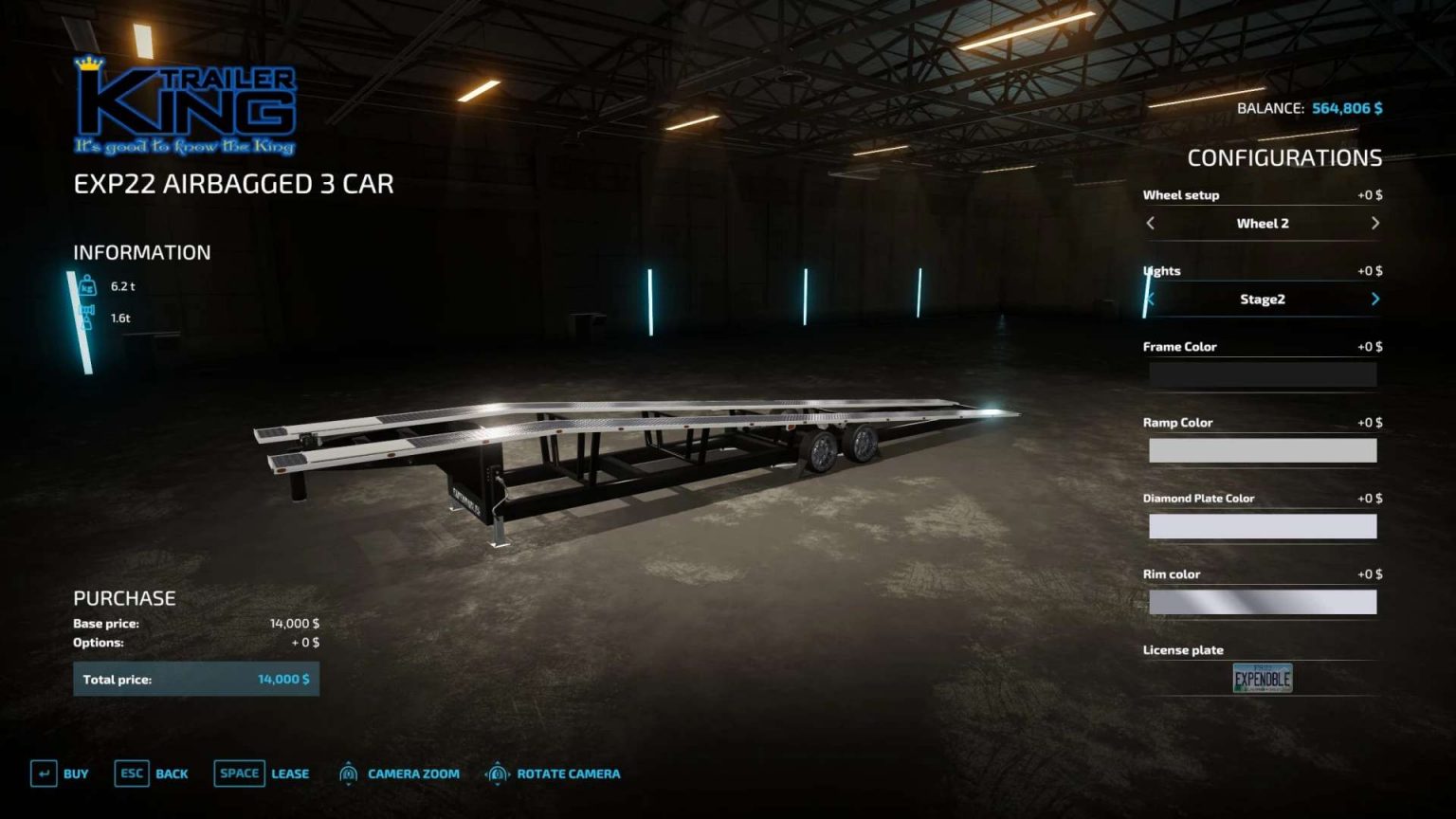Click the Enter key icon beside BUY
Image resolution: width=1456 pixels, height=819 pixels.
pos(45,773)
